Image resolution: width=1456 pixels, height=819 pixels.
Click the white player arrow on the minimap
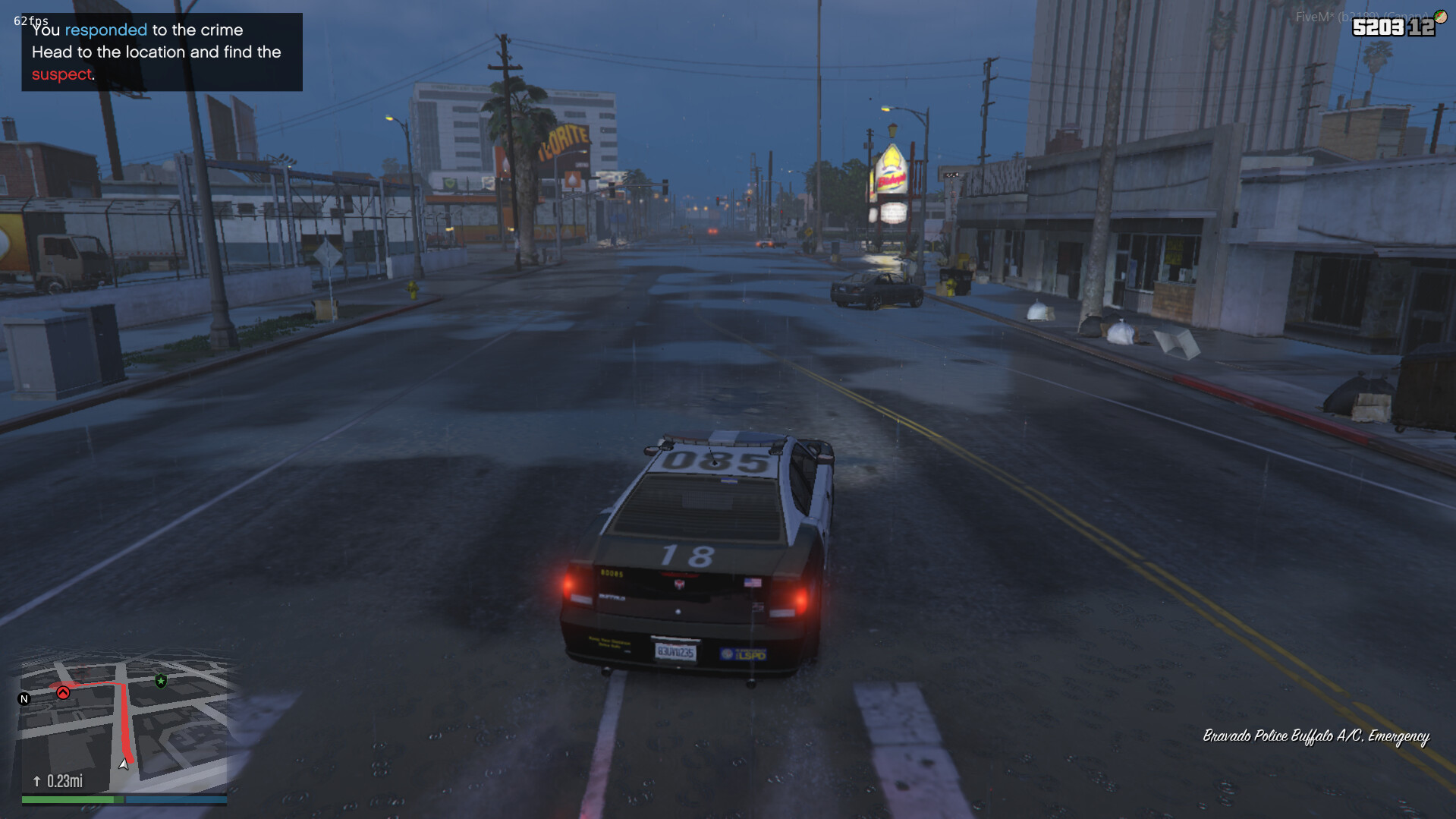coord(124,766)
